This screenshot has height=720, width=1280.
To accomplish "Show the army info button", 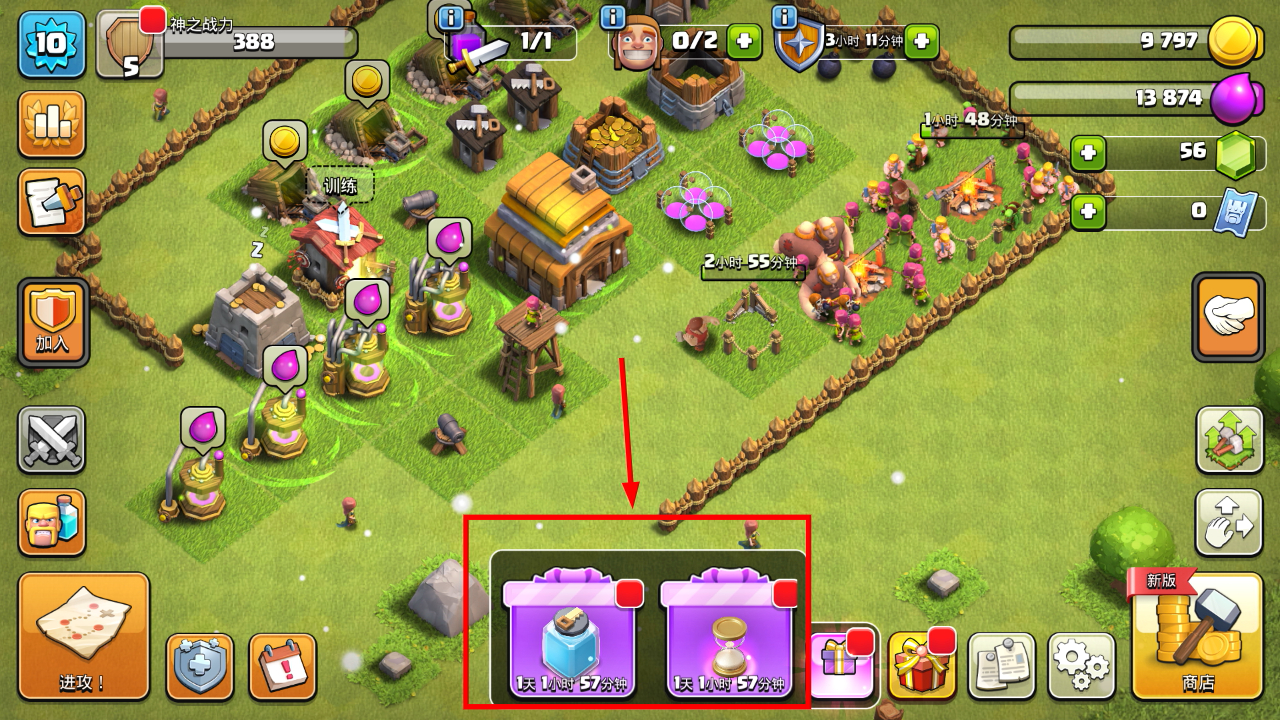I will [x=451, y=17].
